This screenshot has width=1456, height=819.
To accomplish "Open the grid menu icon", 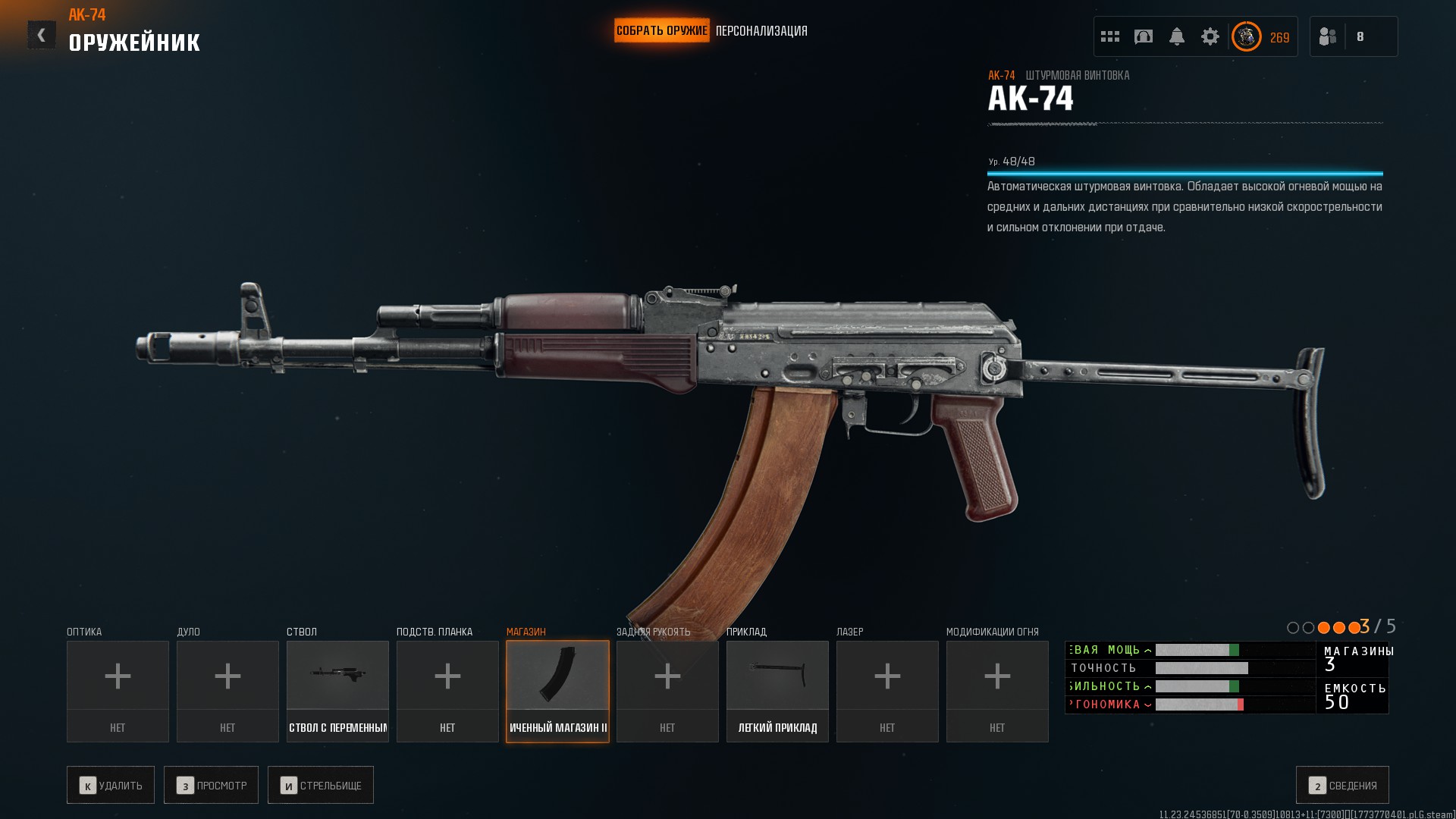I will 1110,36.
